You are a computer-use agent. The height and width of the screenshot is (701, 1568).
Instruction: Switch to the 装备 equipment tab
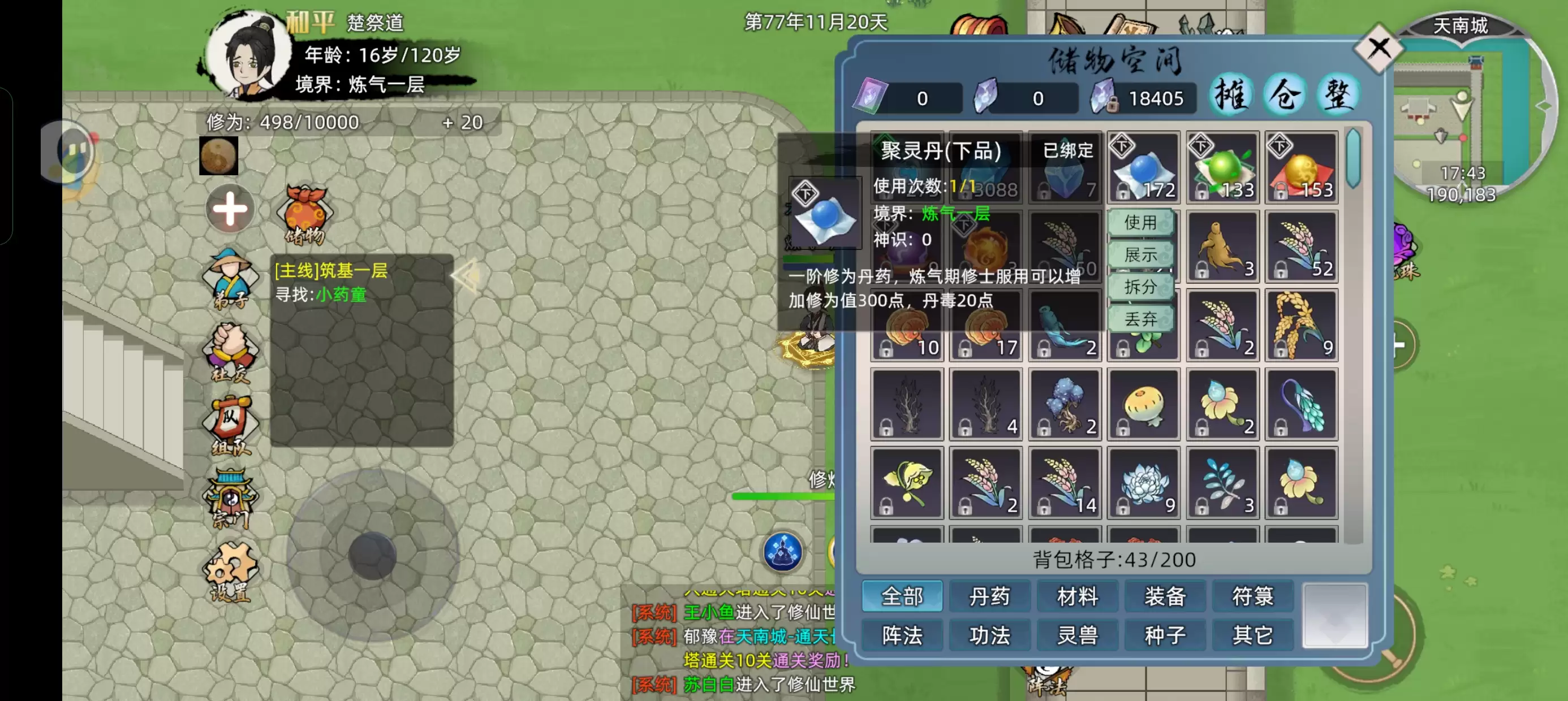point(1165,597)
